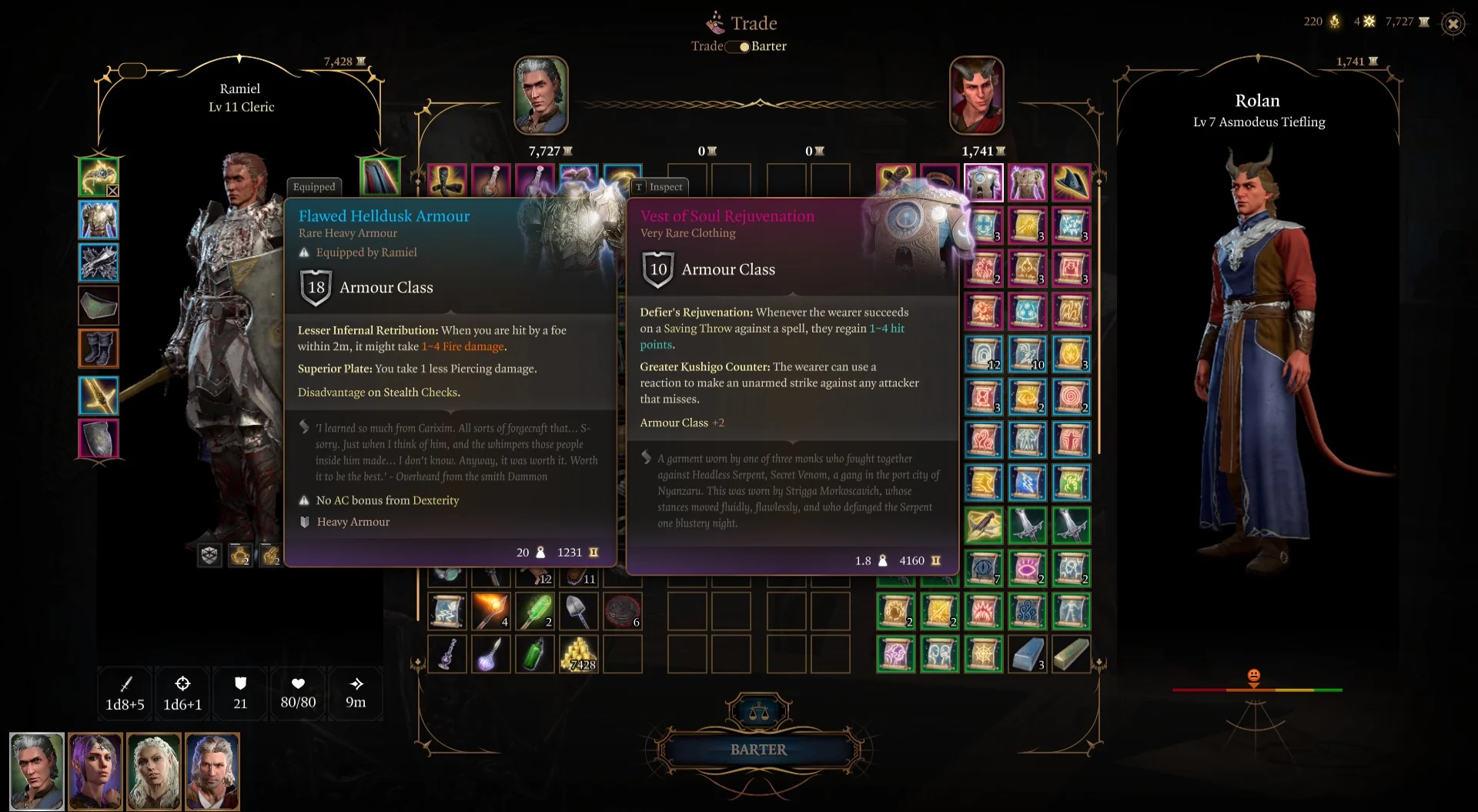Click the gold pile in Ramiel's inventory
1478x812 pixels.
coord(579,654)
